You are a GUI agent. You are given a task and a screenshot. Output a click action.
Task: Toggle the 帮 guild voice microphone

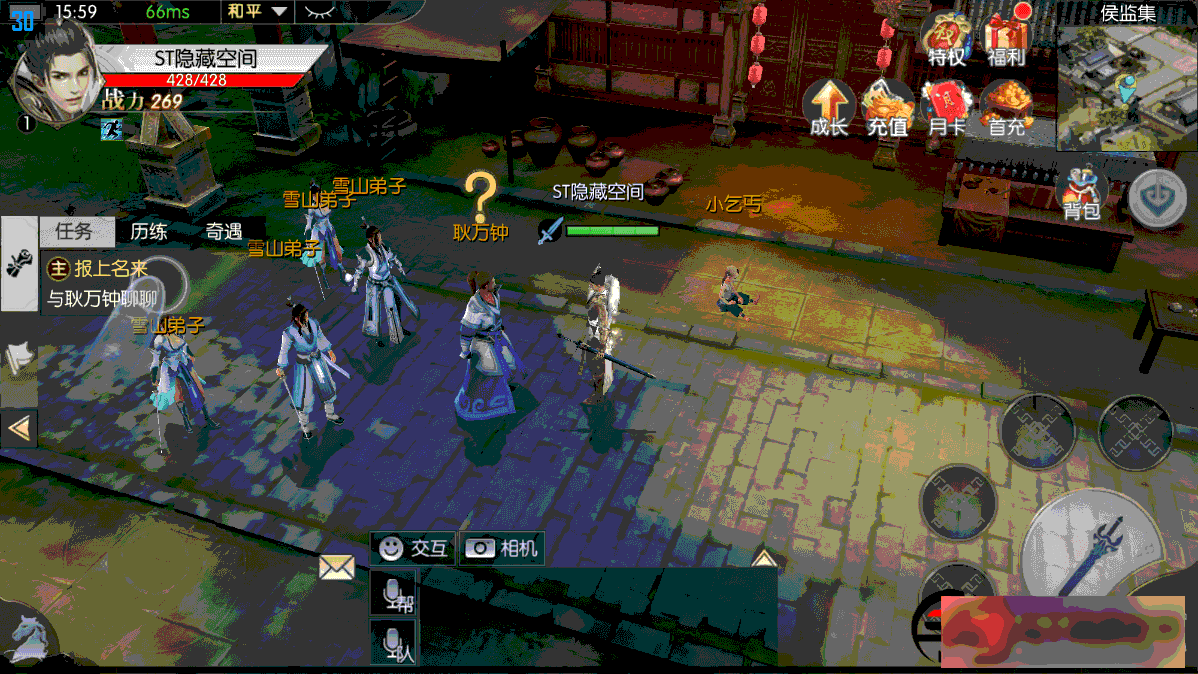[x=393, y=593]
